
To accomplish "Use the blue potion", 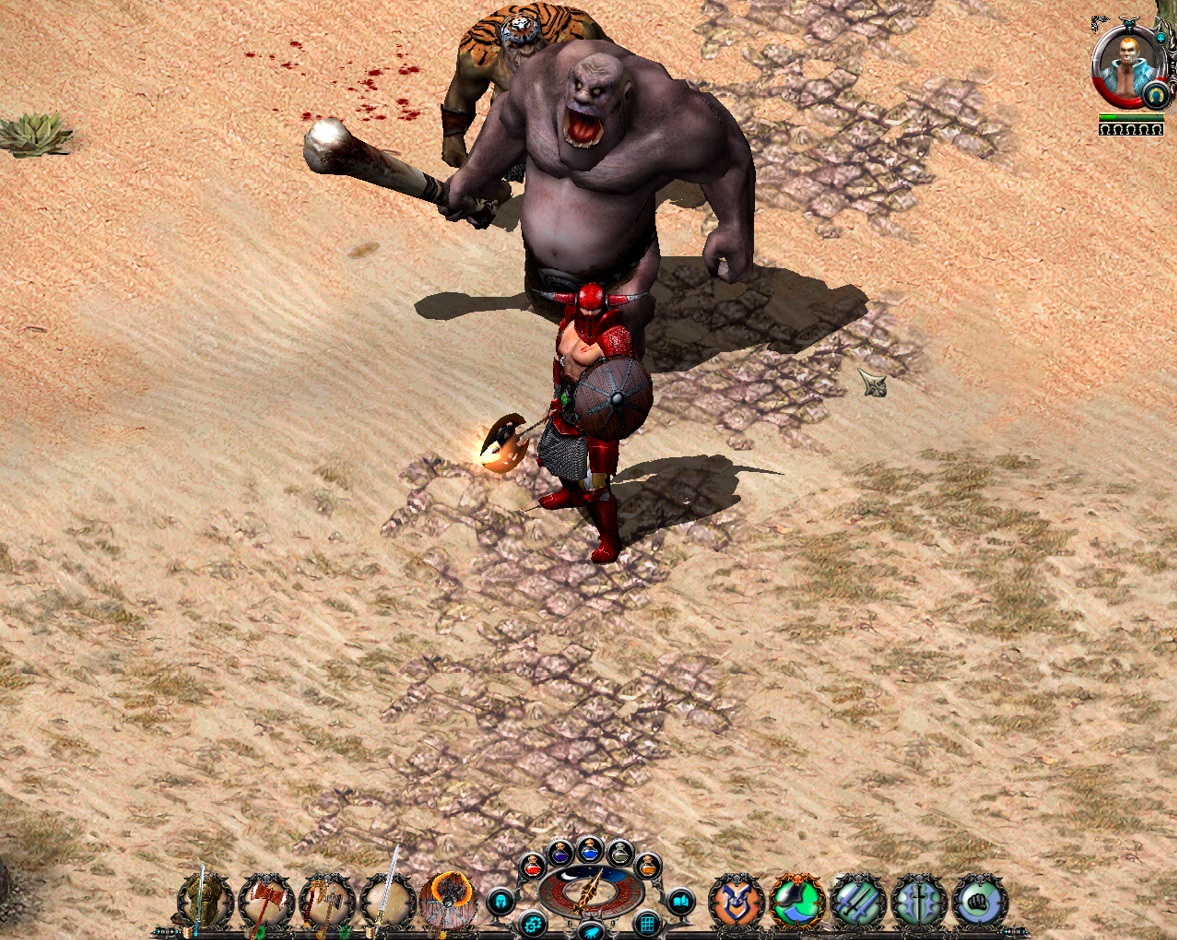I will [x=590, y=849].
